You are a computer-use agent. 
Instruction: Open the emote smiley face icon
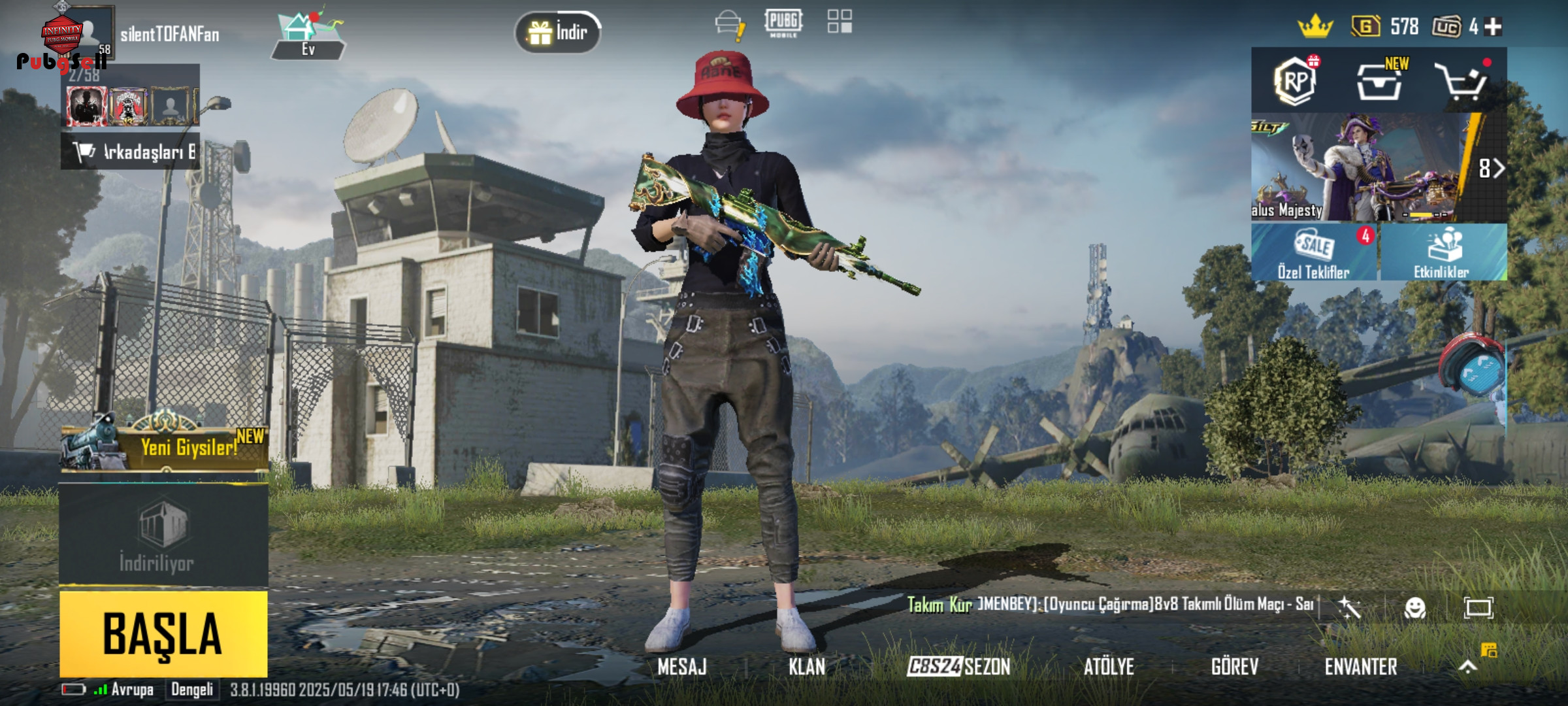click(1414, 608)
